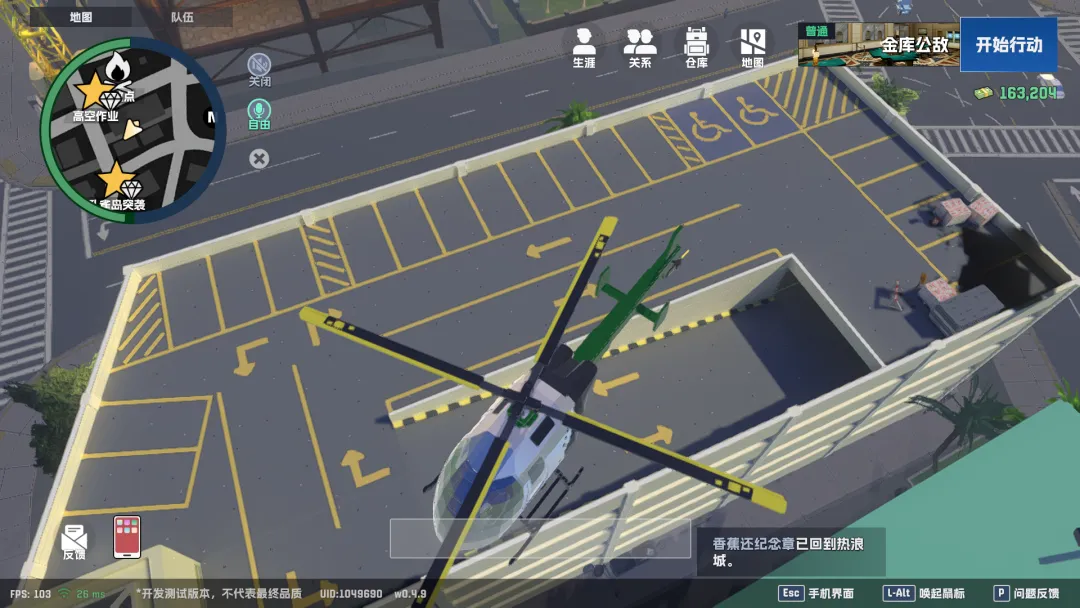Toggle the 自由 microphone voice icon
The image size is (1080, 608).
[x=259, y=113]
